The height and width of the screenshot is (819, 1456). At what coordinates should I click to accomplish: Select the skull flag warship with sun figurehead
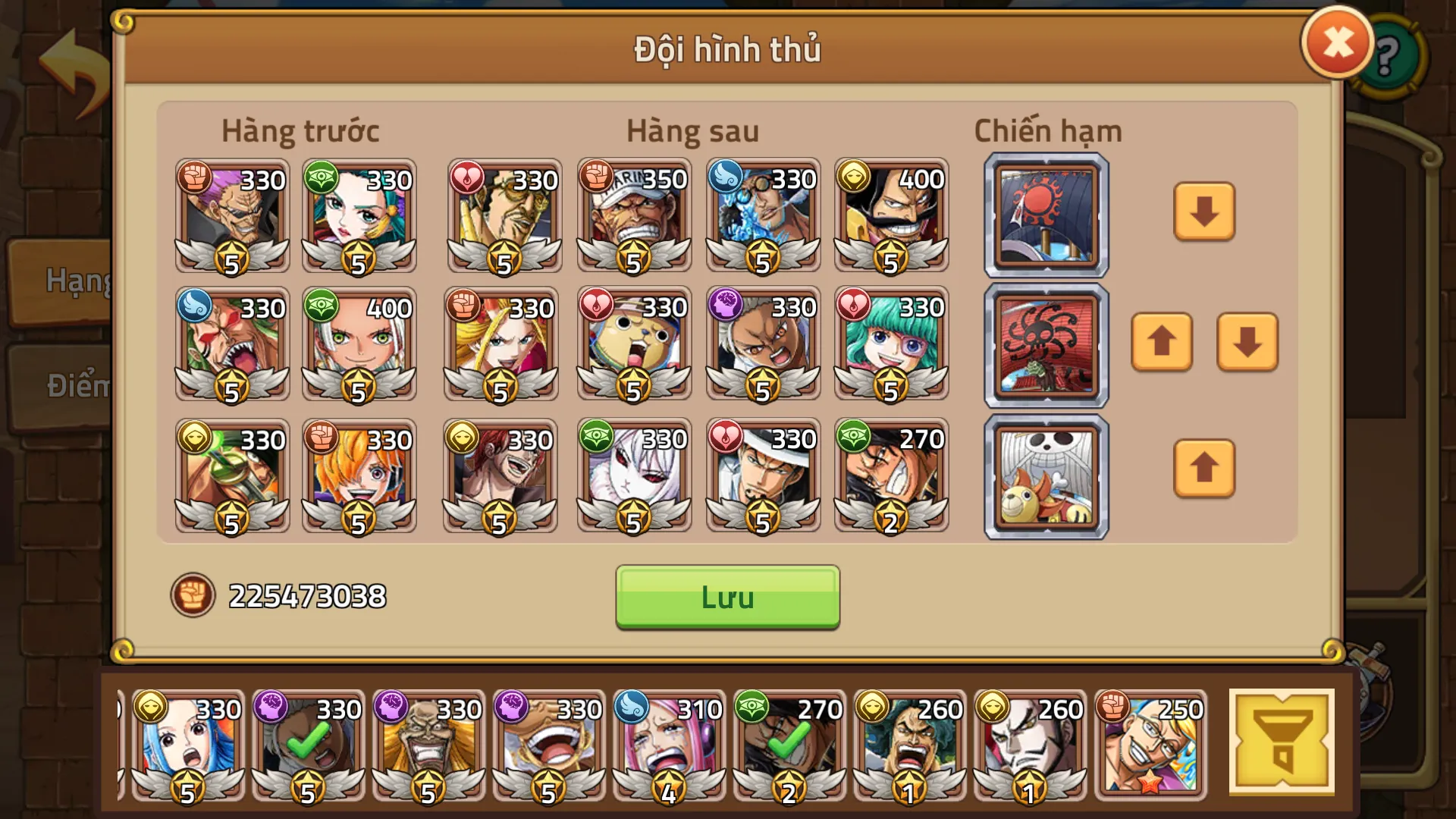(1045, 476)
